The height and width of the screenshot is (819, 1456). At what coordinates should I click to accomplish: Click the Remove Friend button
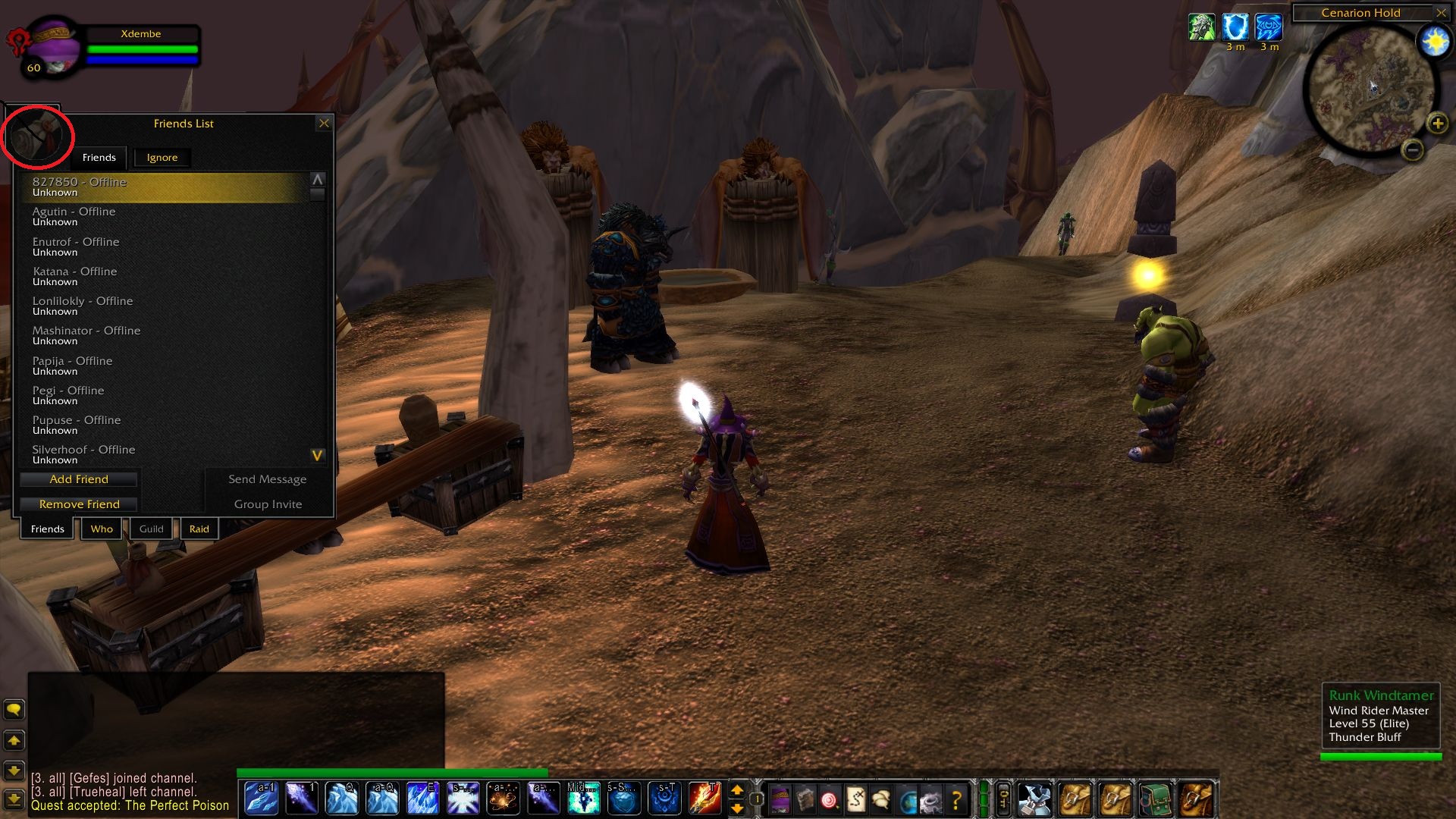79,504
